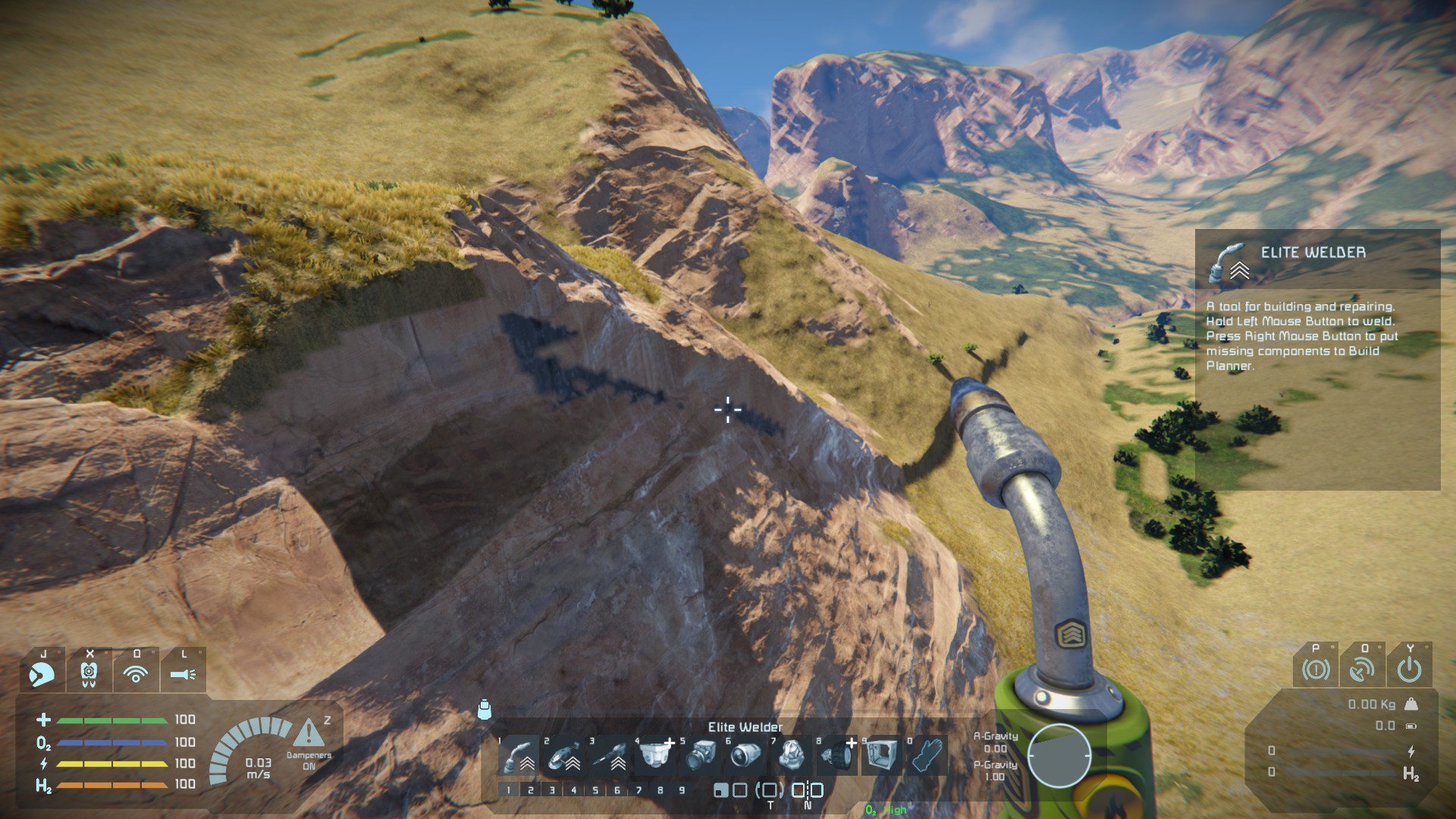The width and height of the screenshot is (1456, 819).
Task: Select the Elite Welder hotbar slot
Action: (519, 755)
